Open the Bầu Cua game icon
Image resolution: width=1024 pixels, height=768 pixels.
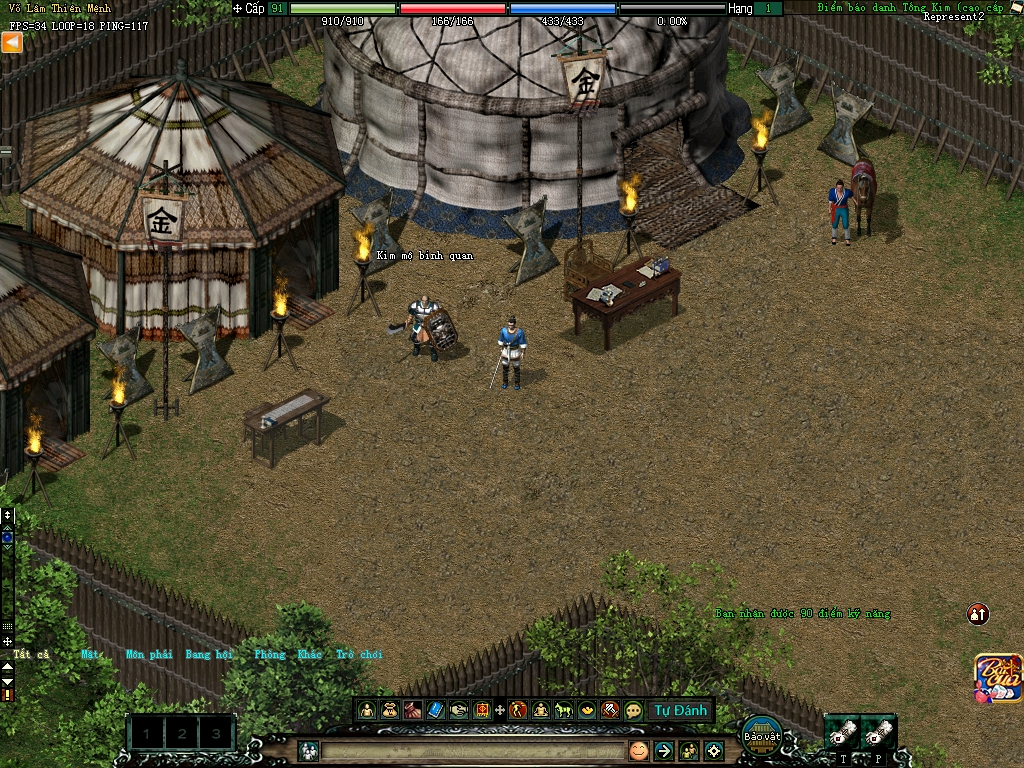[x=998, y=677]
